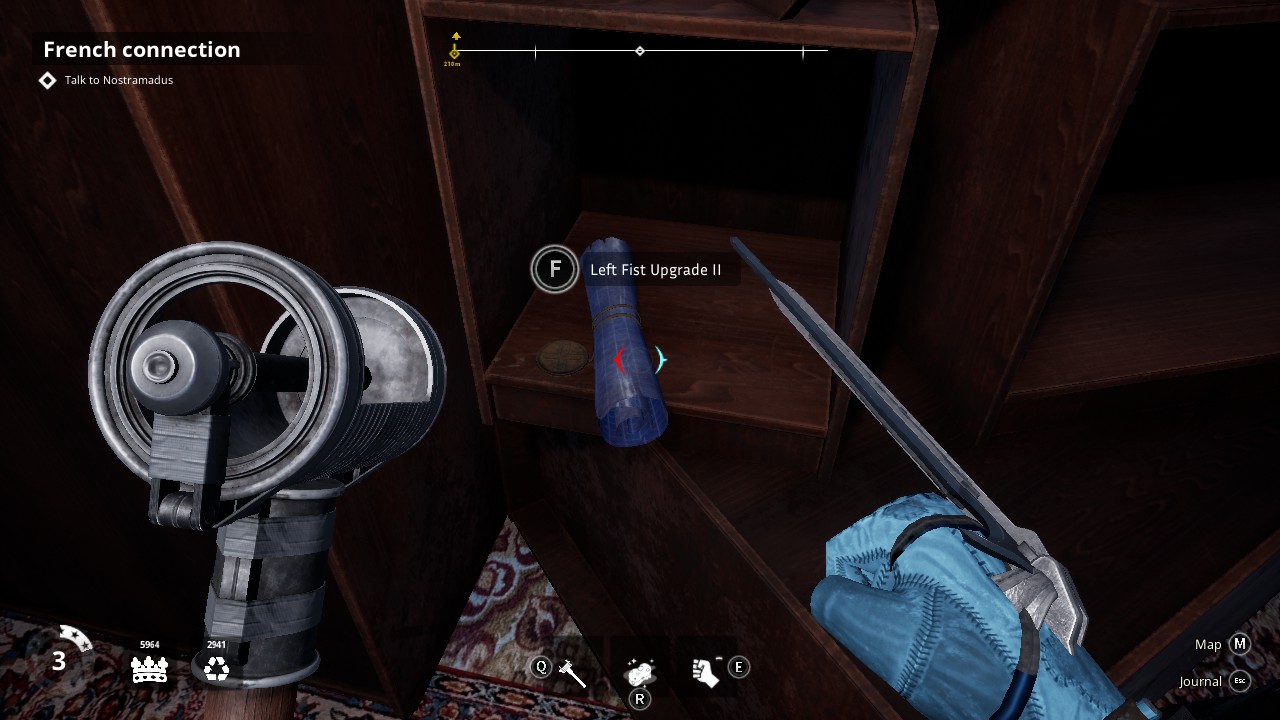Image resolution: width=1280 pixels, height=720 pixels.
Task: Click the French connection quest tracker
Action: click(141, 50)
